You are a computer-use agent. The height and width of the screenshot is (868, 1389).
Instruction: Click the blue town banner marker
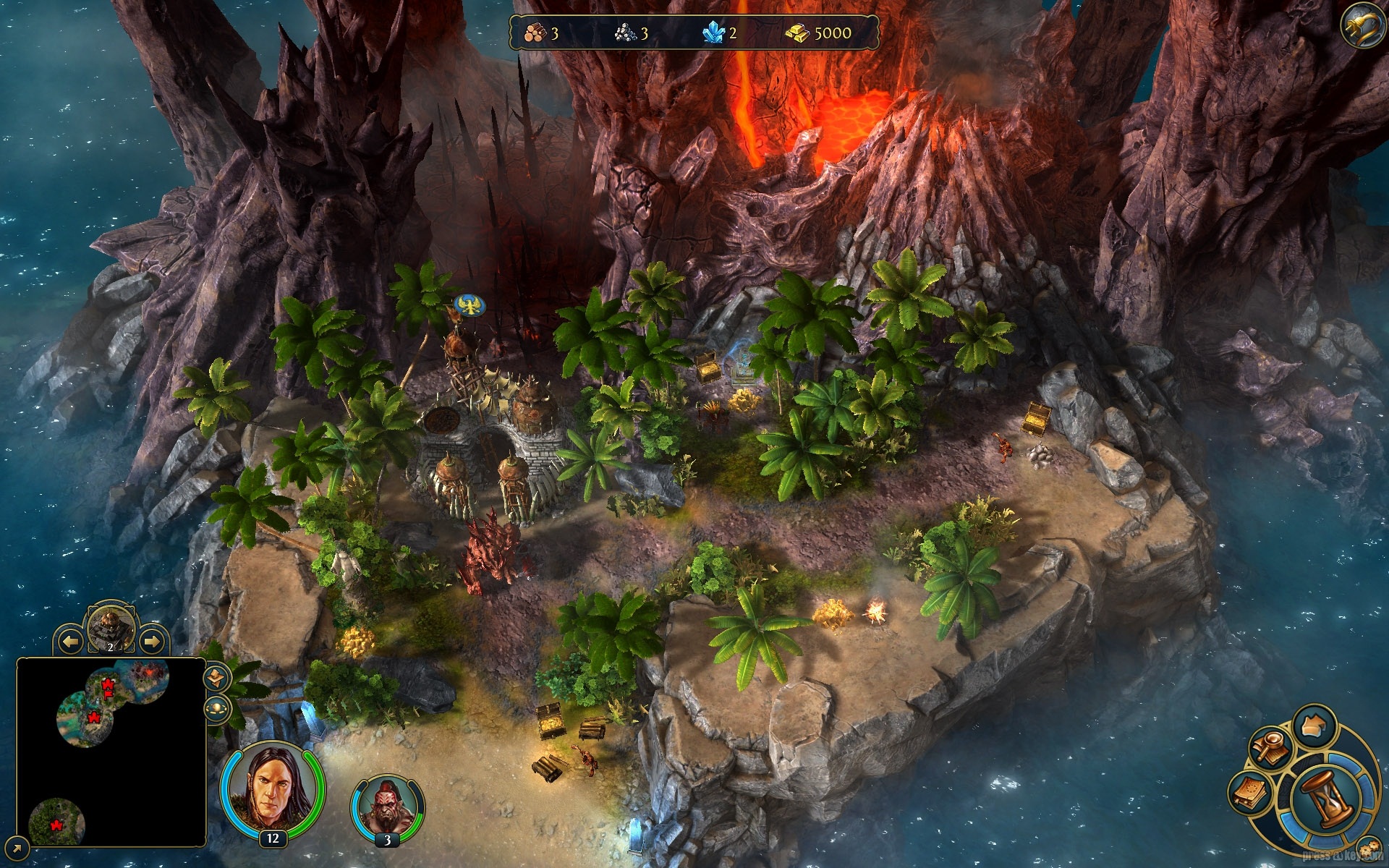click(x=469, y=306)
